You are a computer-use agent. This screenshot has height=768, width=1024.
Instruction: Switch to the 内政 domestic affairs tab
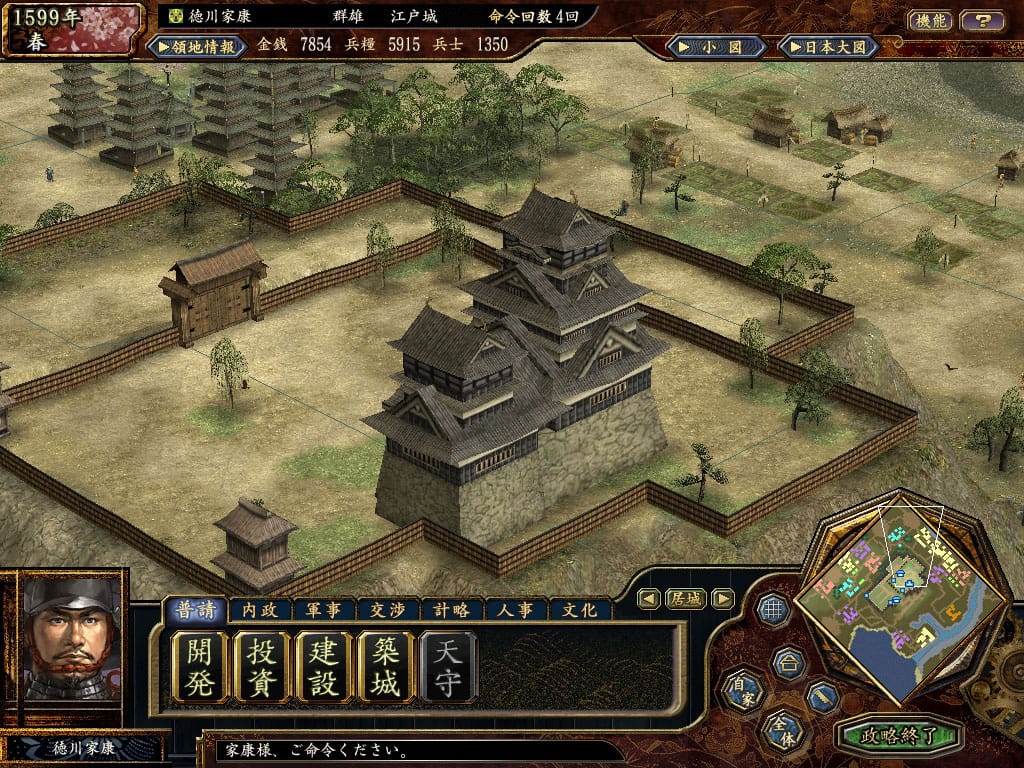[259, 610]
